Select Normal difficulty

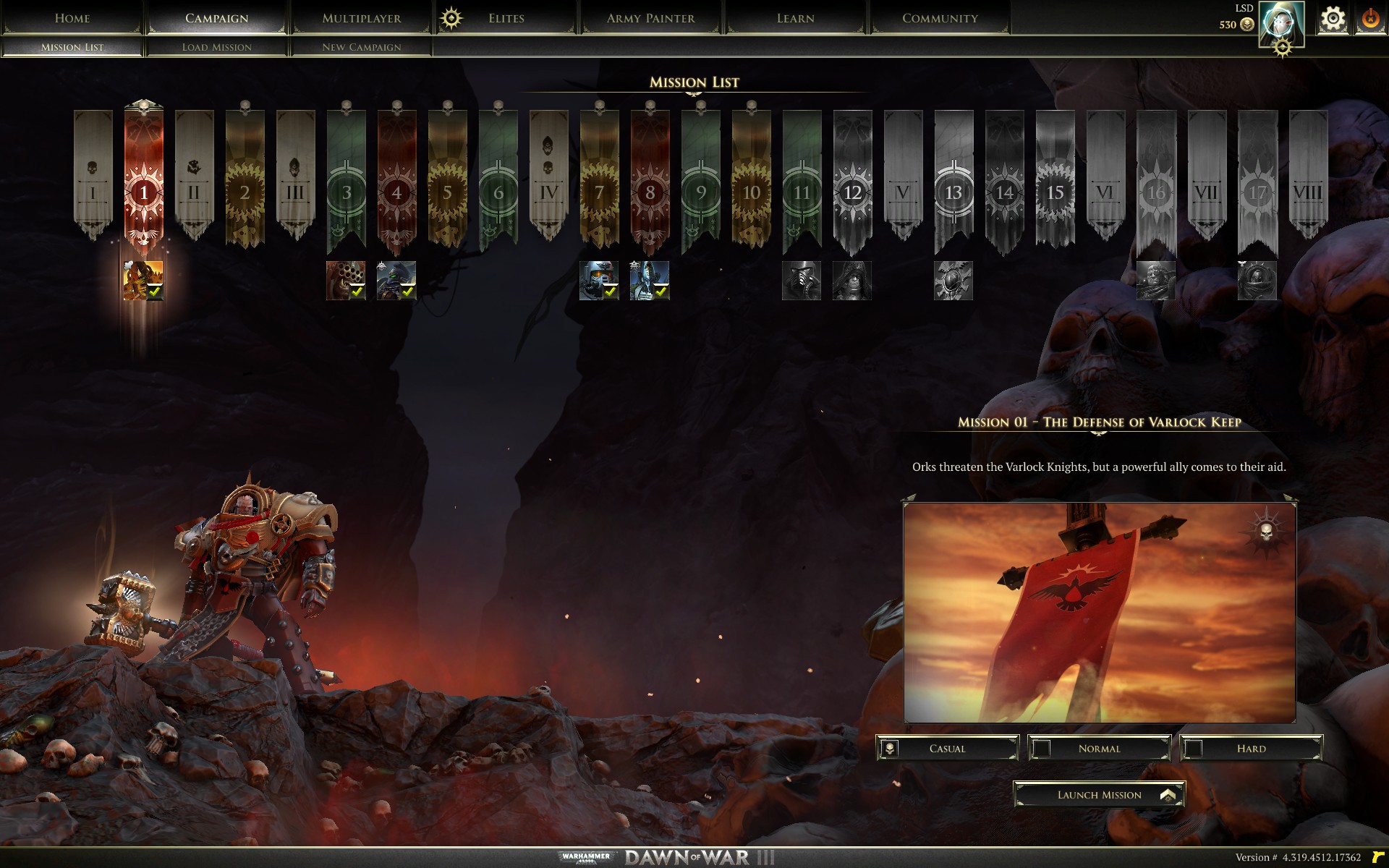coord(1099,749)
